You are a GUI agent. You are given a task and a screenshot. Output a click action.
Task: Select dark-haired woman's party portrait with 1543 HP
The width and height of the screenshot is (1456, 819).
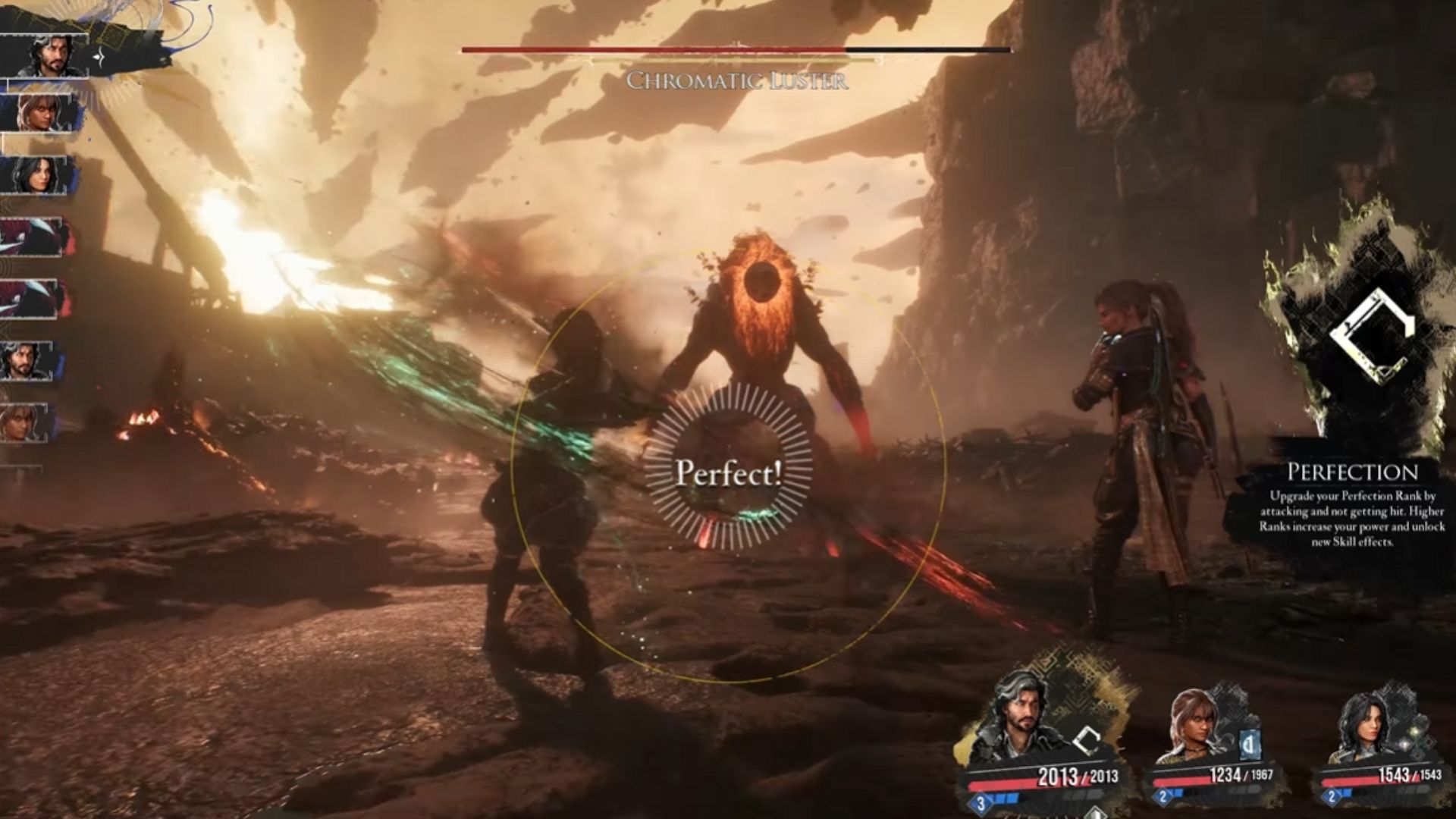1363,726
